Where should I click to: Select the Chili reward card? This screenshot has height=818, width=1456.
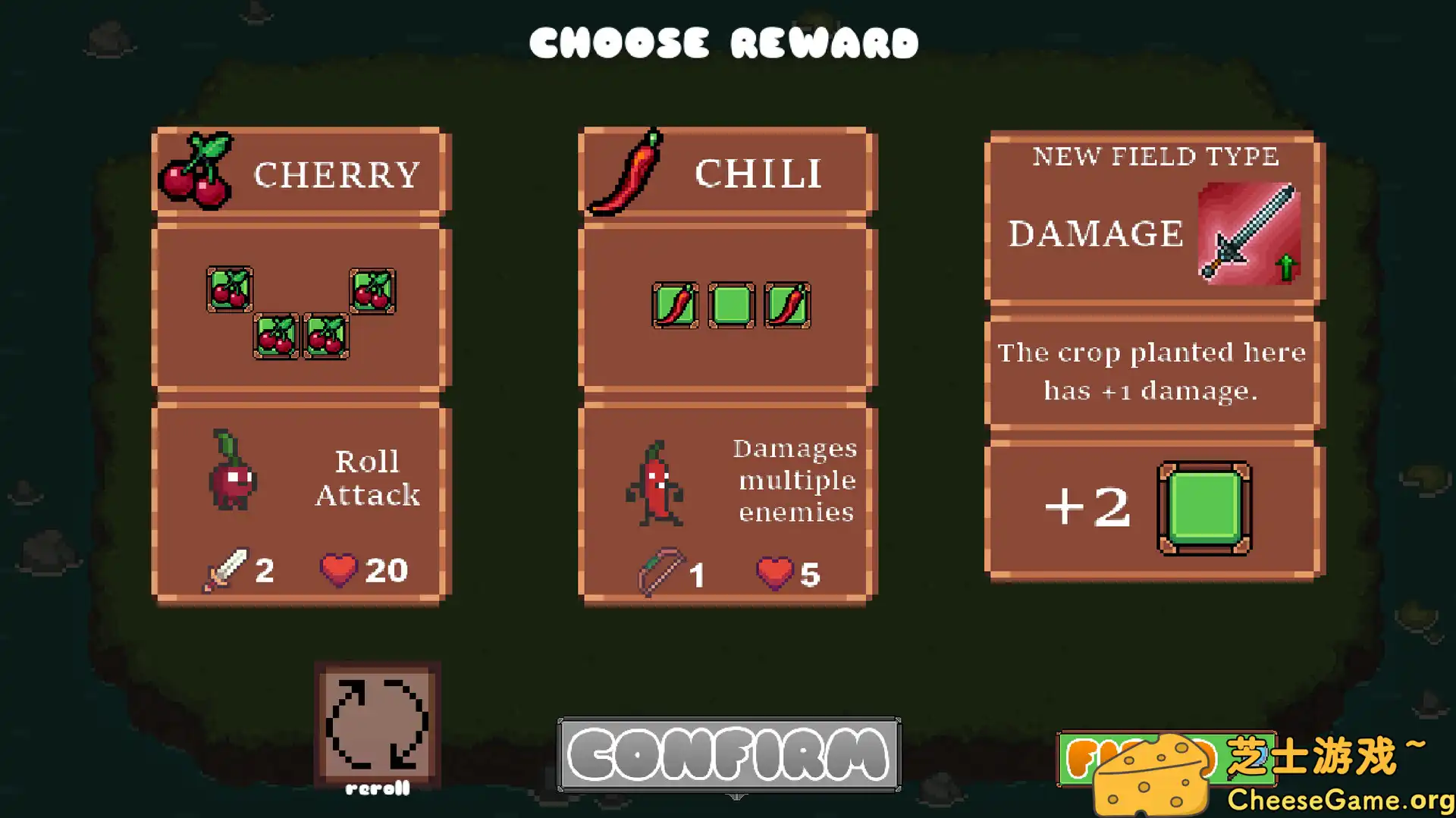(726, 364)
